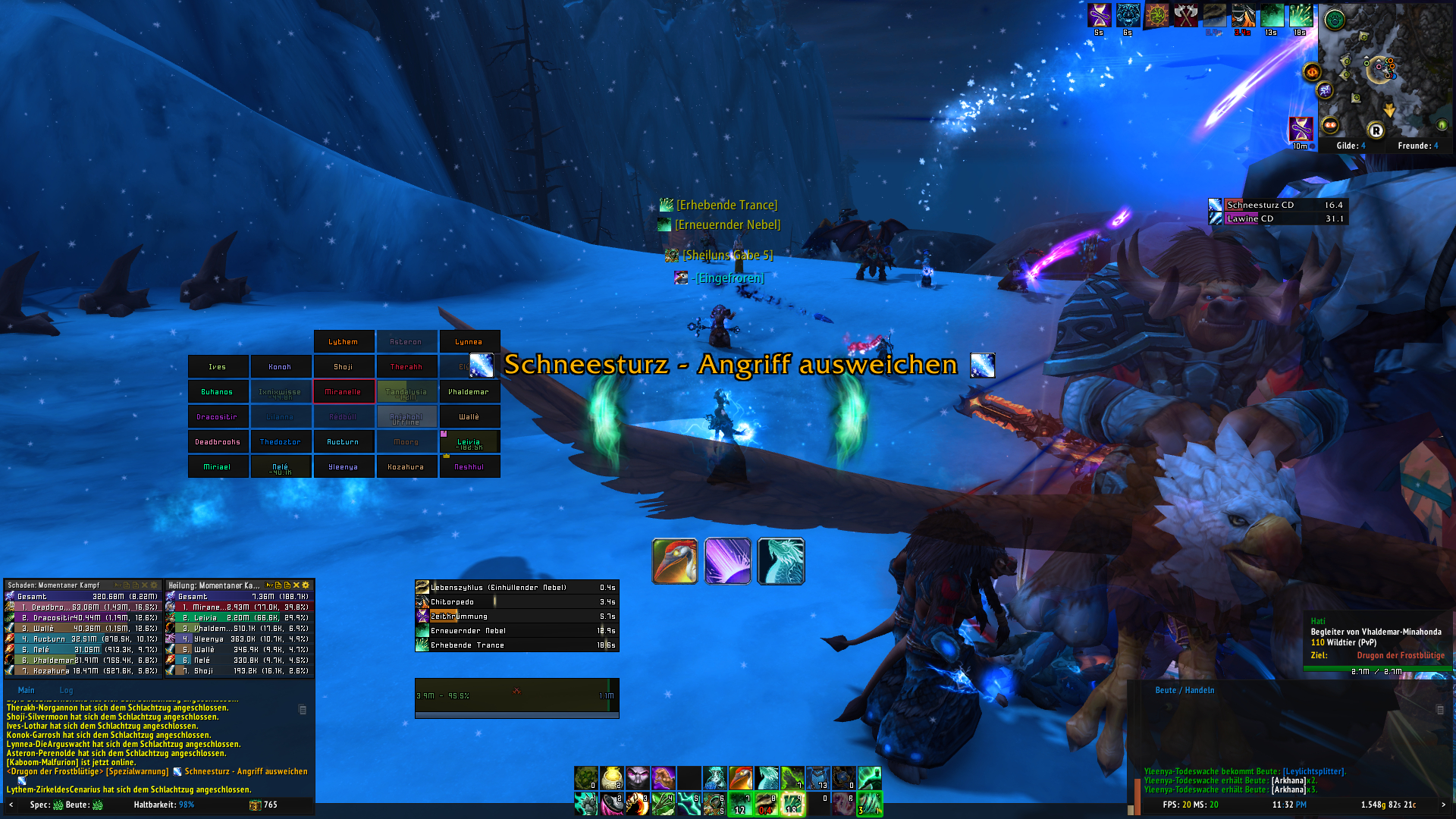
Task: Open the Log chat tab
Action: [67, 690]
